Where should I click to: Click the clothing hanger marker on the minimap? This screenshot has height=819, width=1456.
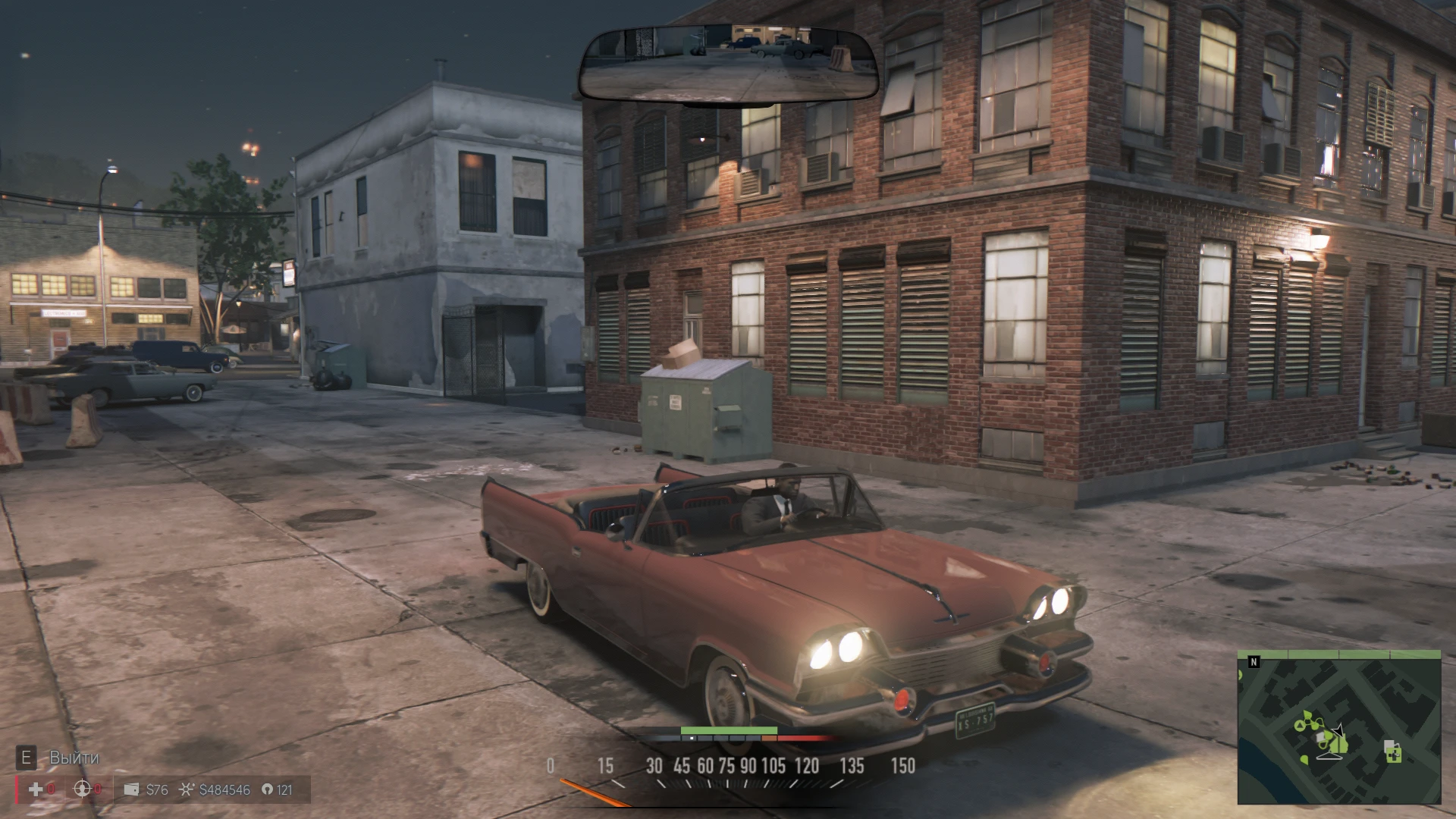(x=1329, y=755)
